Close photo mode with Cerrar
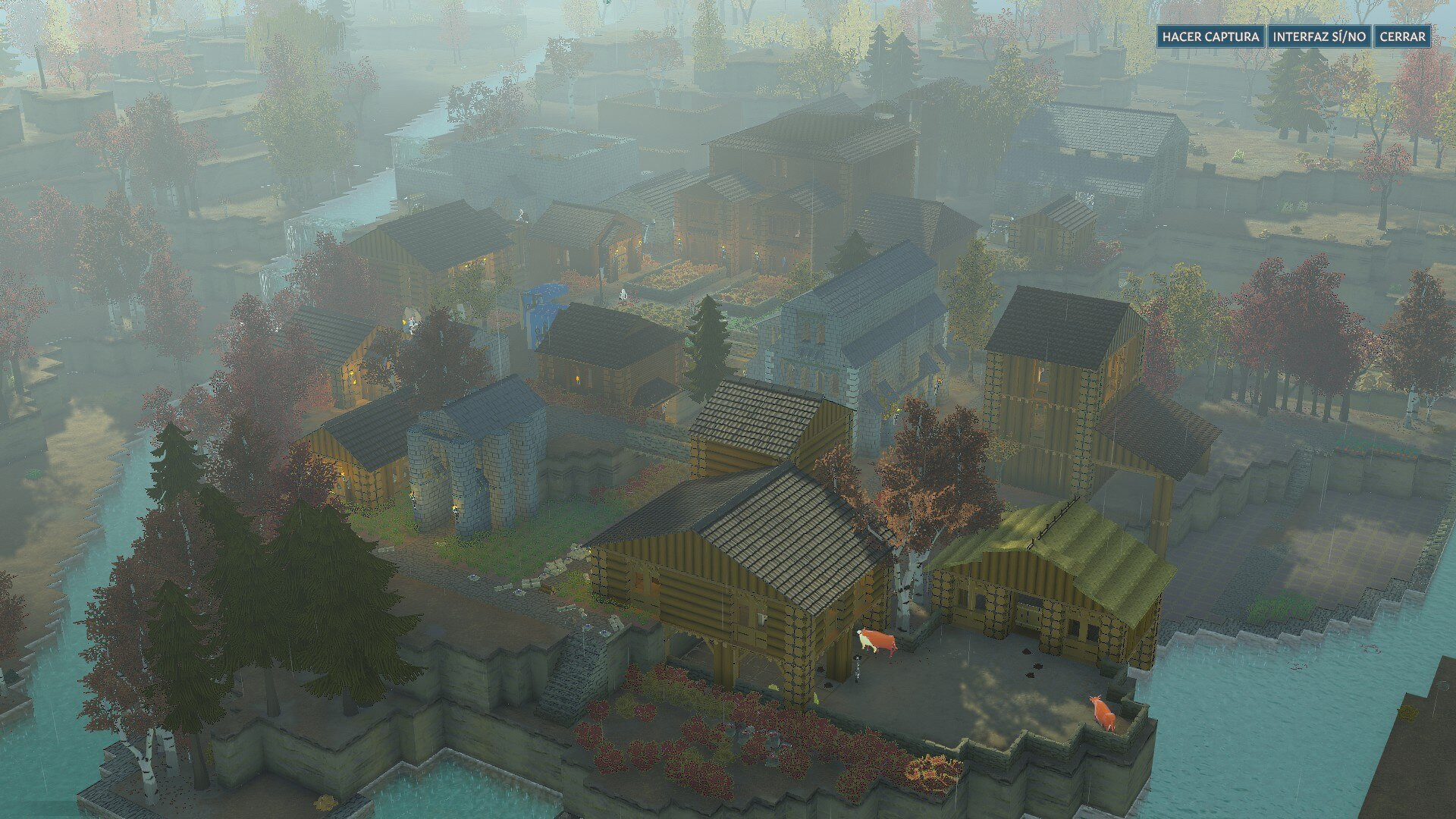Viewport: 1456px width, 819px height. (x=1402, y=36)
